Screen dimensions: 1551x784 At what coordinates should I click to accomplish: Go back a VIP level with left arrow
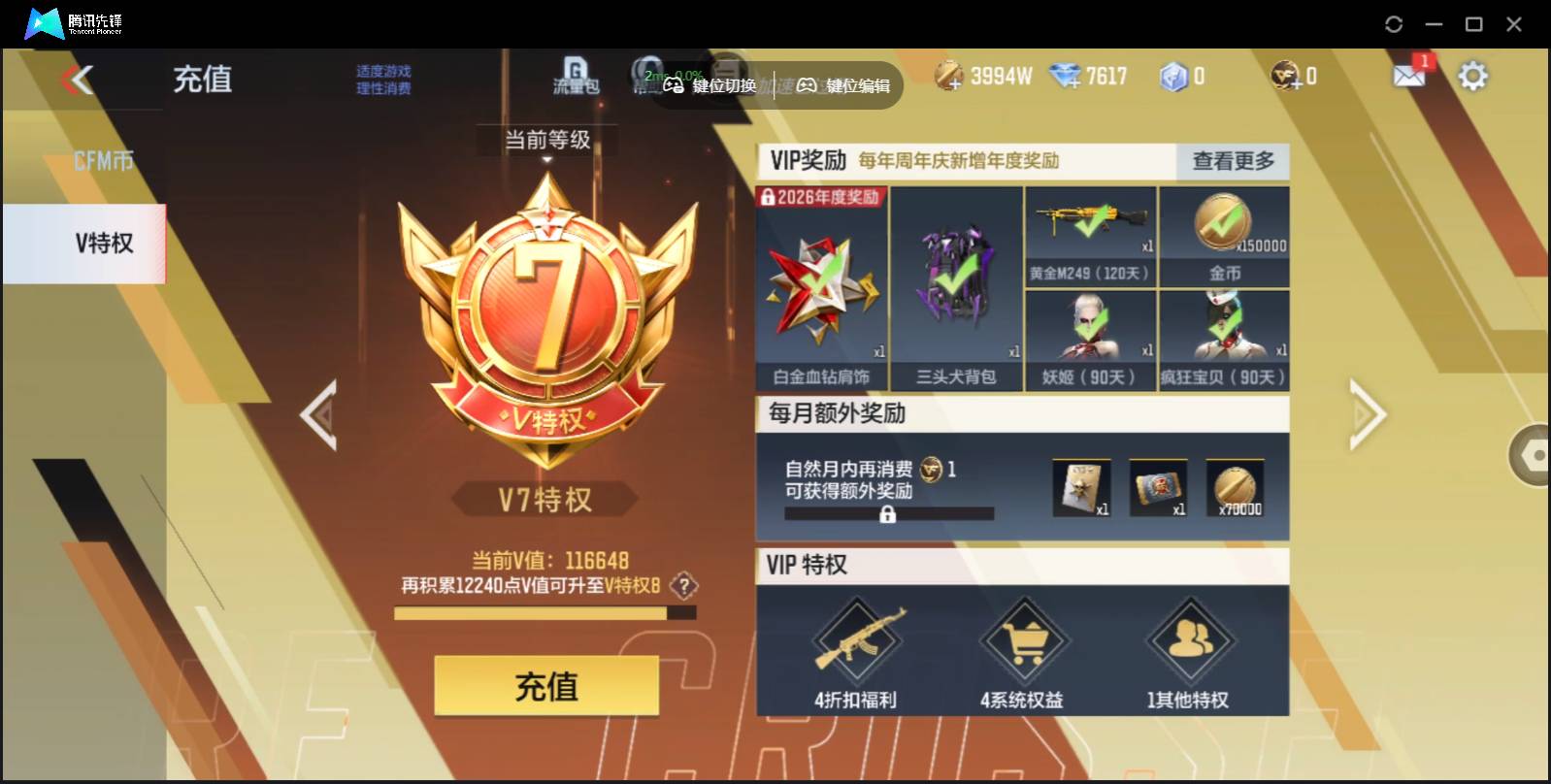point(320,415)
